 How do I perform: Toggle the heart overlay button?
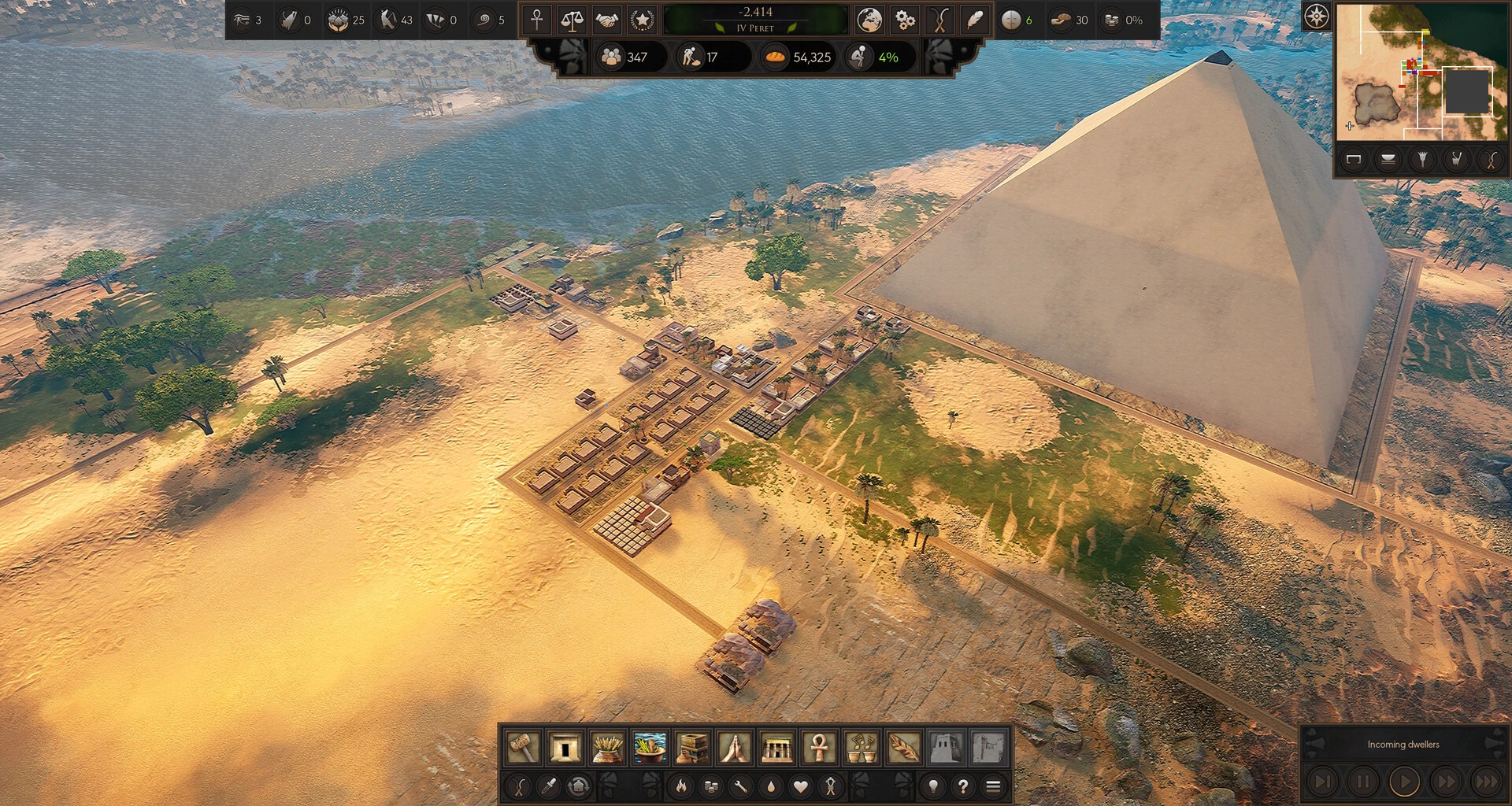click(800, 786)
